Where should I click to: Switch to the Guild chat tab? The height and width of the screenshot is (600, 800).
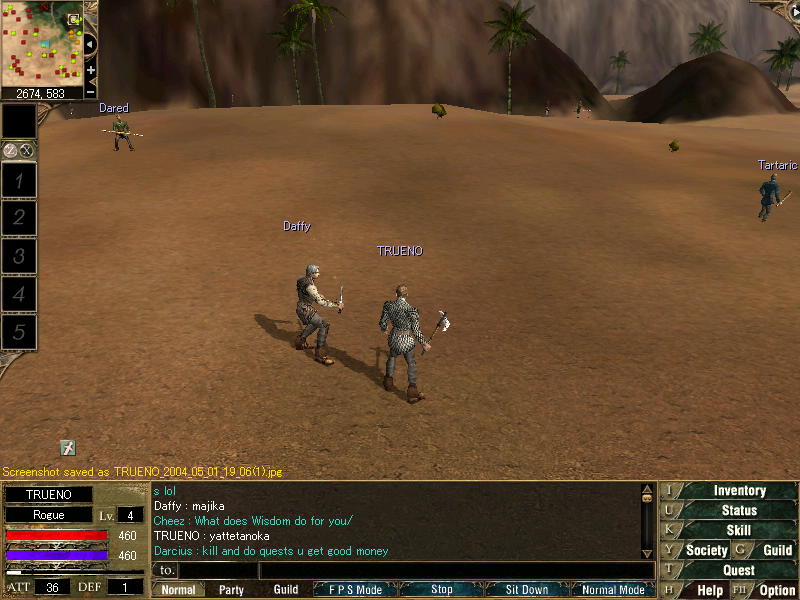click(286, 590)
